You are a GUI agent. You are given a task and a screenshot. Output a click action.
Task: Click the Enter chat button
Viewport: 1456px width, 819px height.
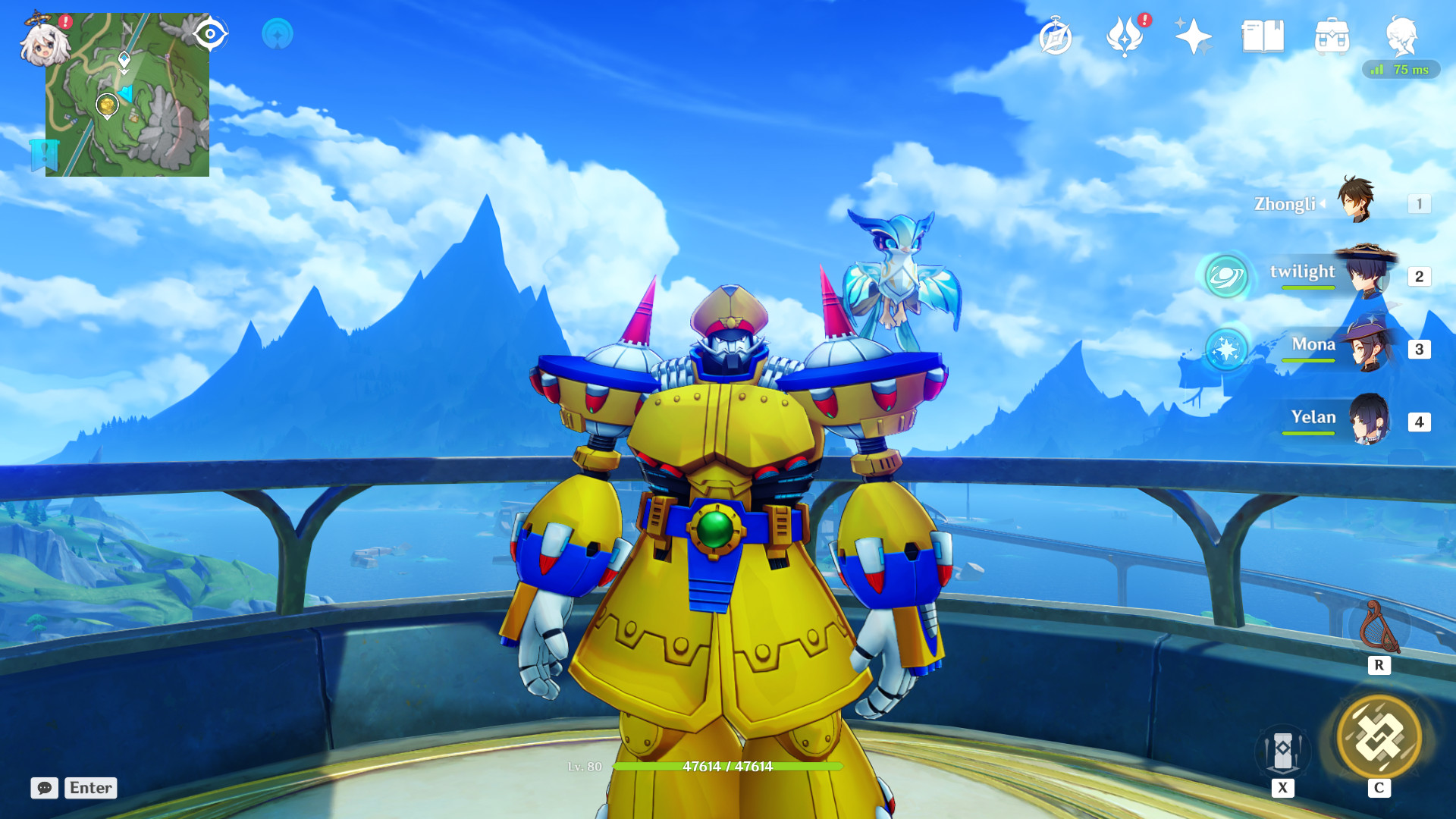(x=89, y=789)
